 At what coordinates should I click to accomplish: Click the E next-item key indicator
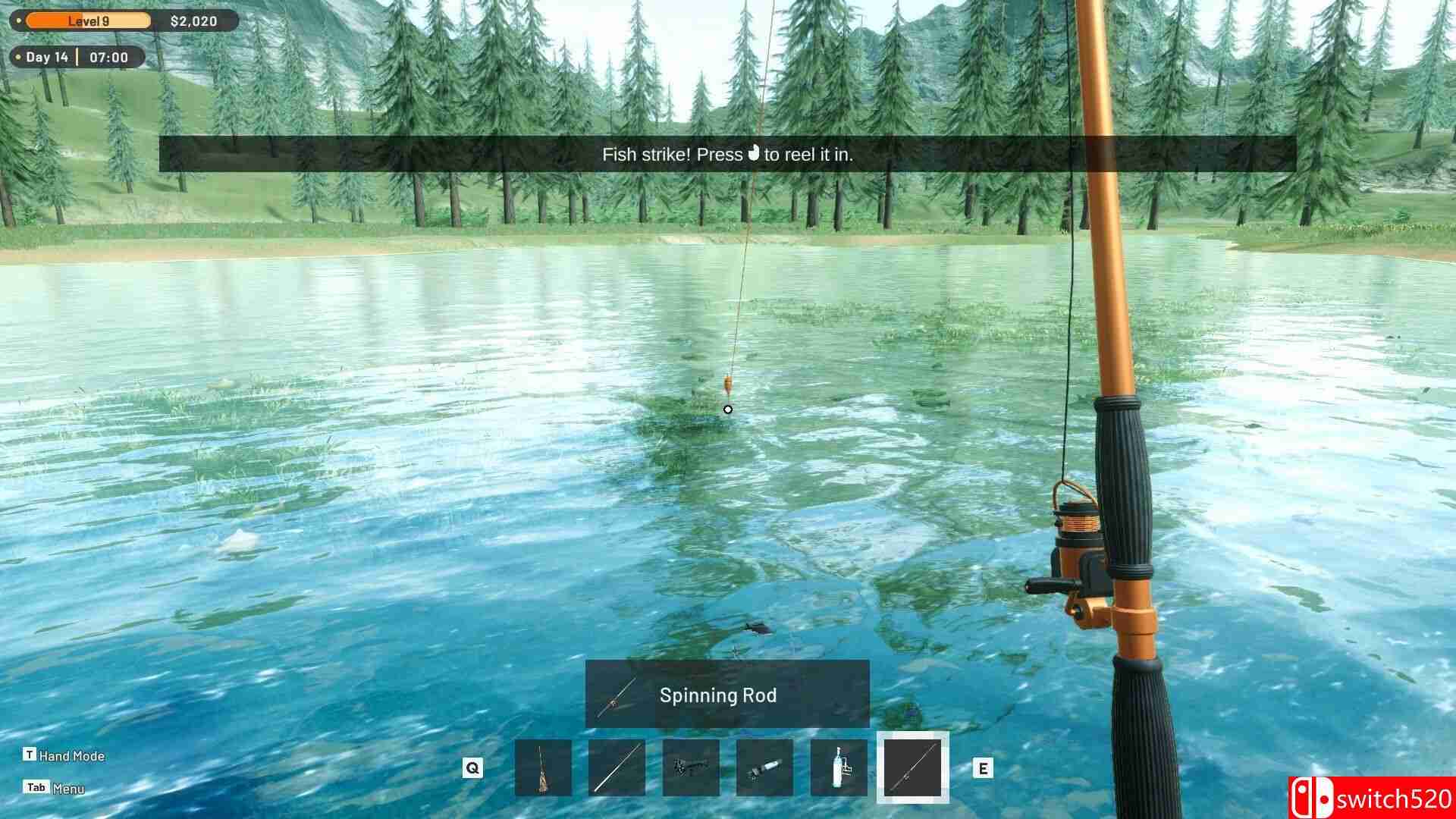tap(984, 768)
